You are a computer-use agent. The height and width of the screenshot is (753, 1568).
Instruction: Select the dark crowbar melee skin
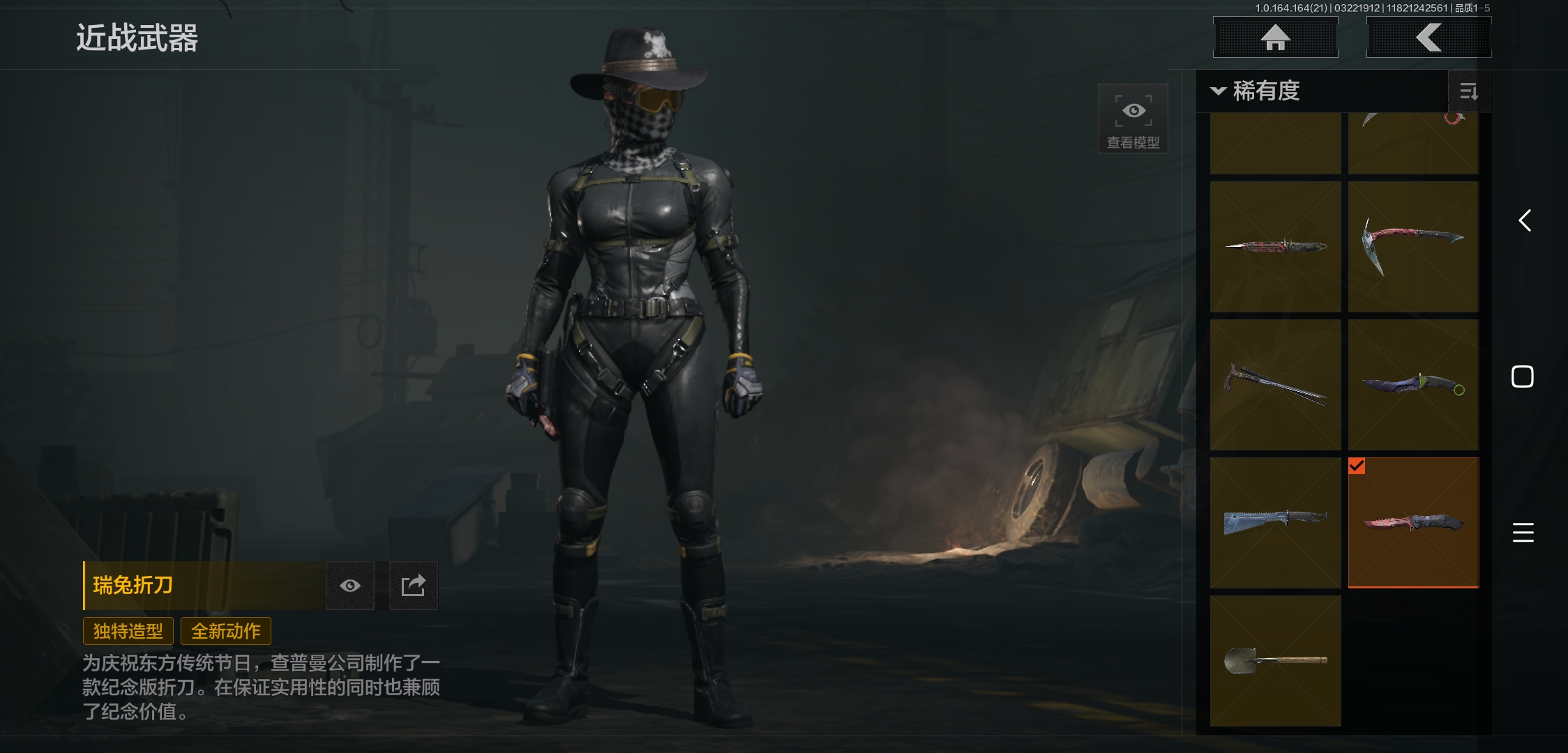[1275, 385]
